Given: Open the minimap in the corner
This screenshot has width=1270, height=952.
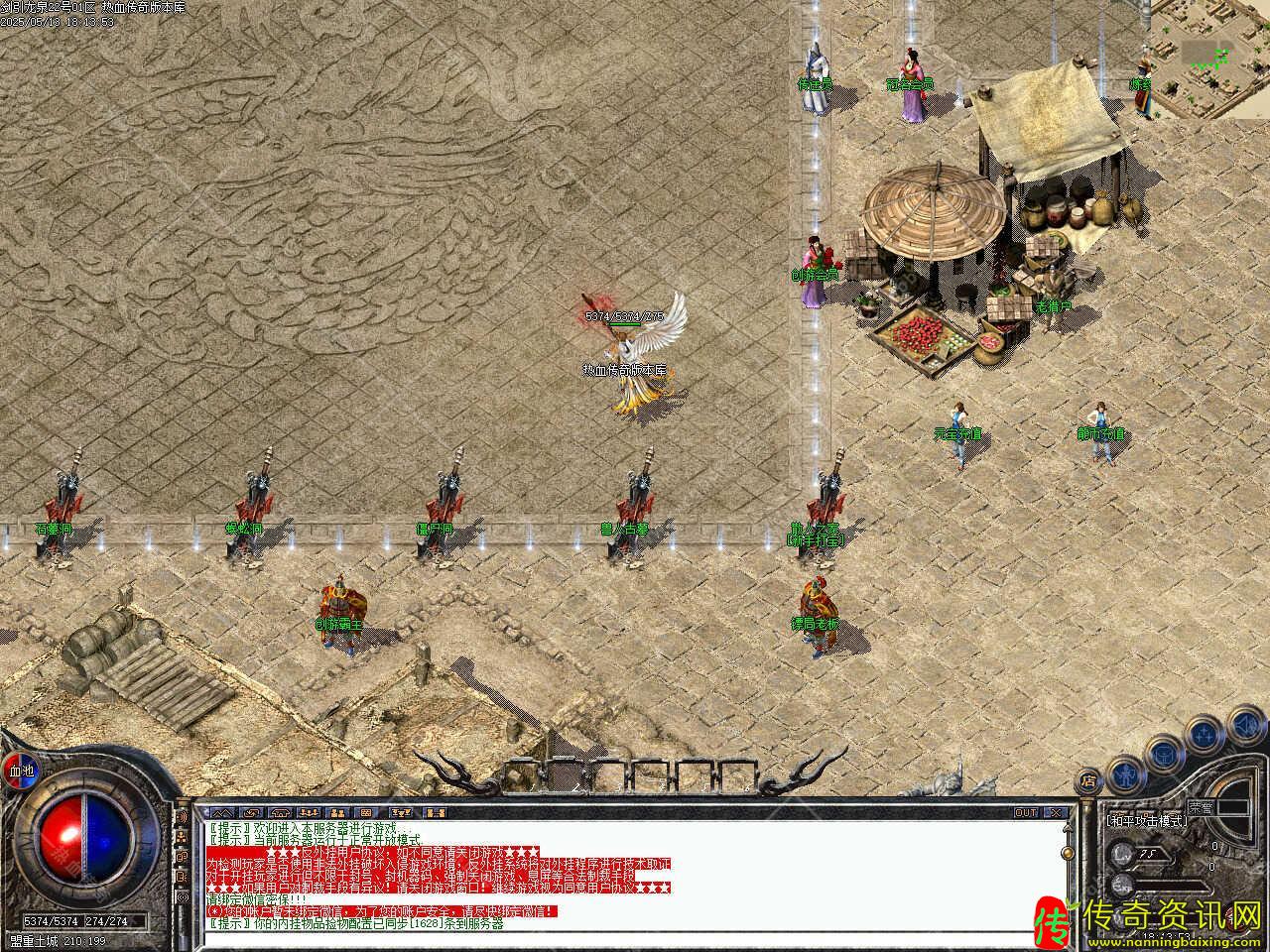Looking at the screenshot, I should (x=1210, y=59).
